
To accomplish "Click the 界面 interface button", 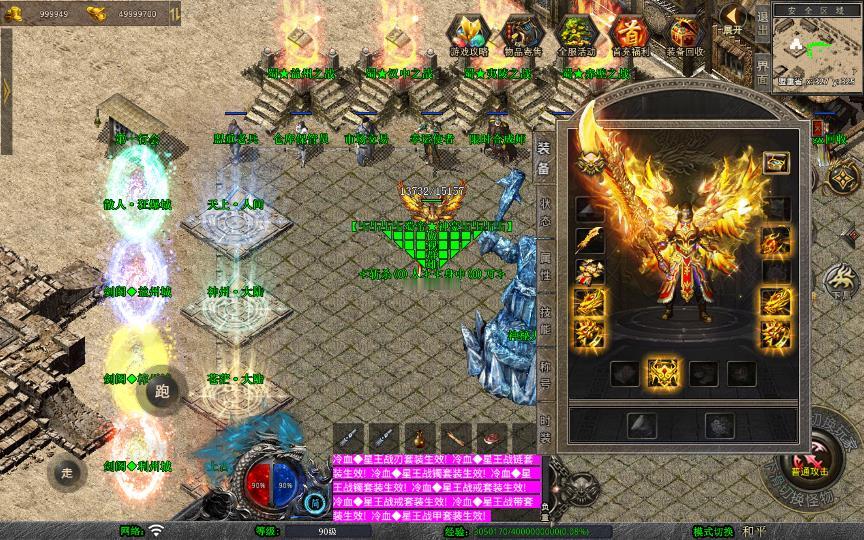I will 762,72.
